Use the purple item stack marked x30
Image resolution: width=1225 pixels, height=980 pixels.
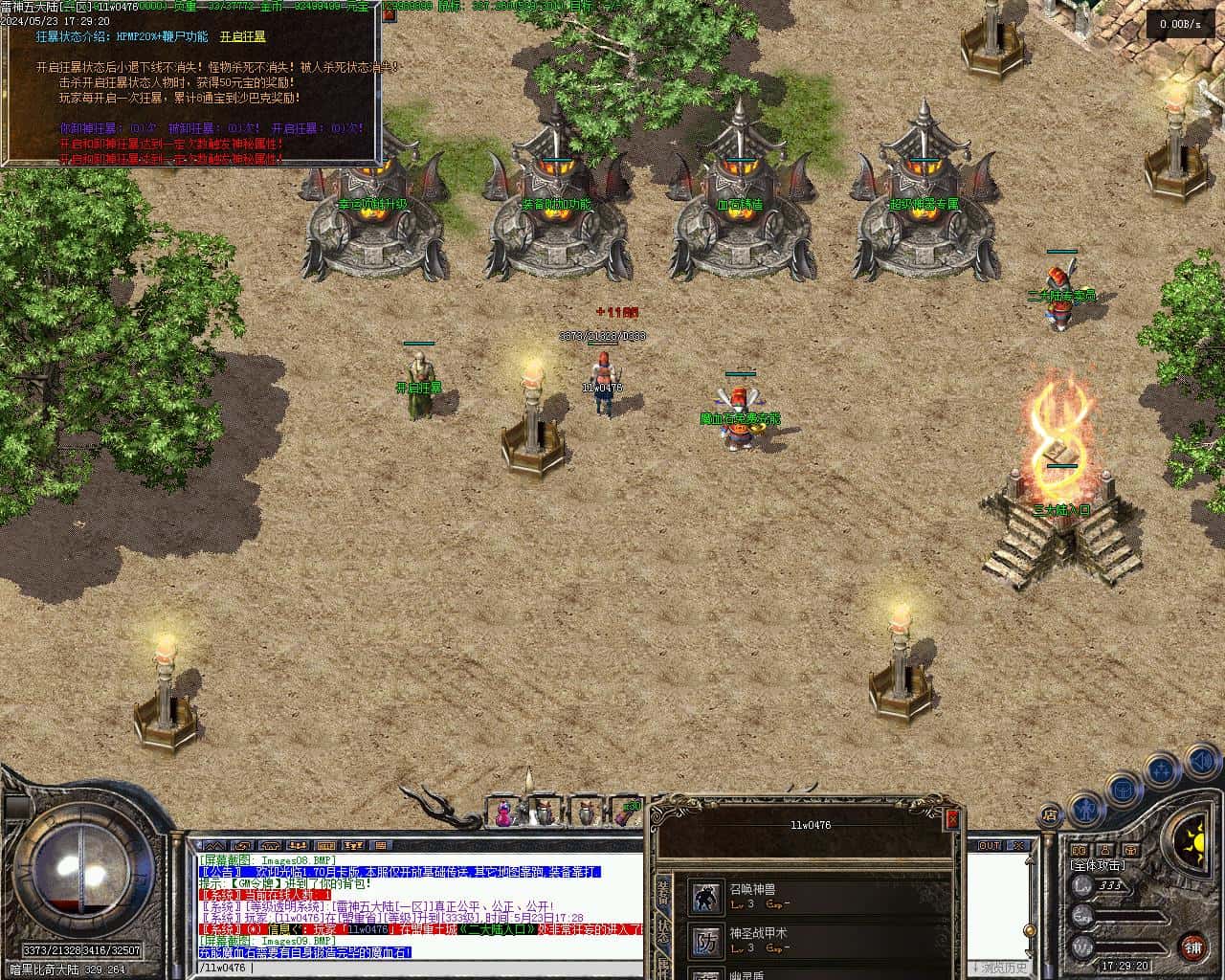pyautogui.click(x=626, y=813)
